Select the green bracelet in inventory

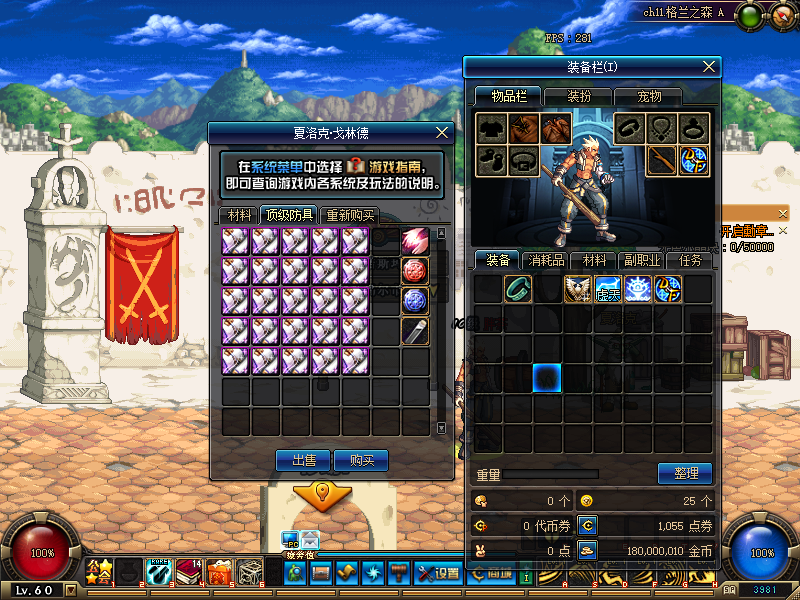tap(517, 289)
